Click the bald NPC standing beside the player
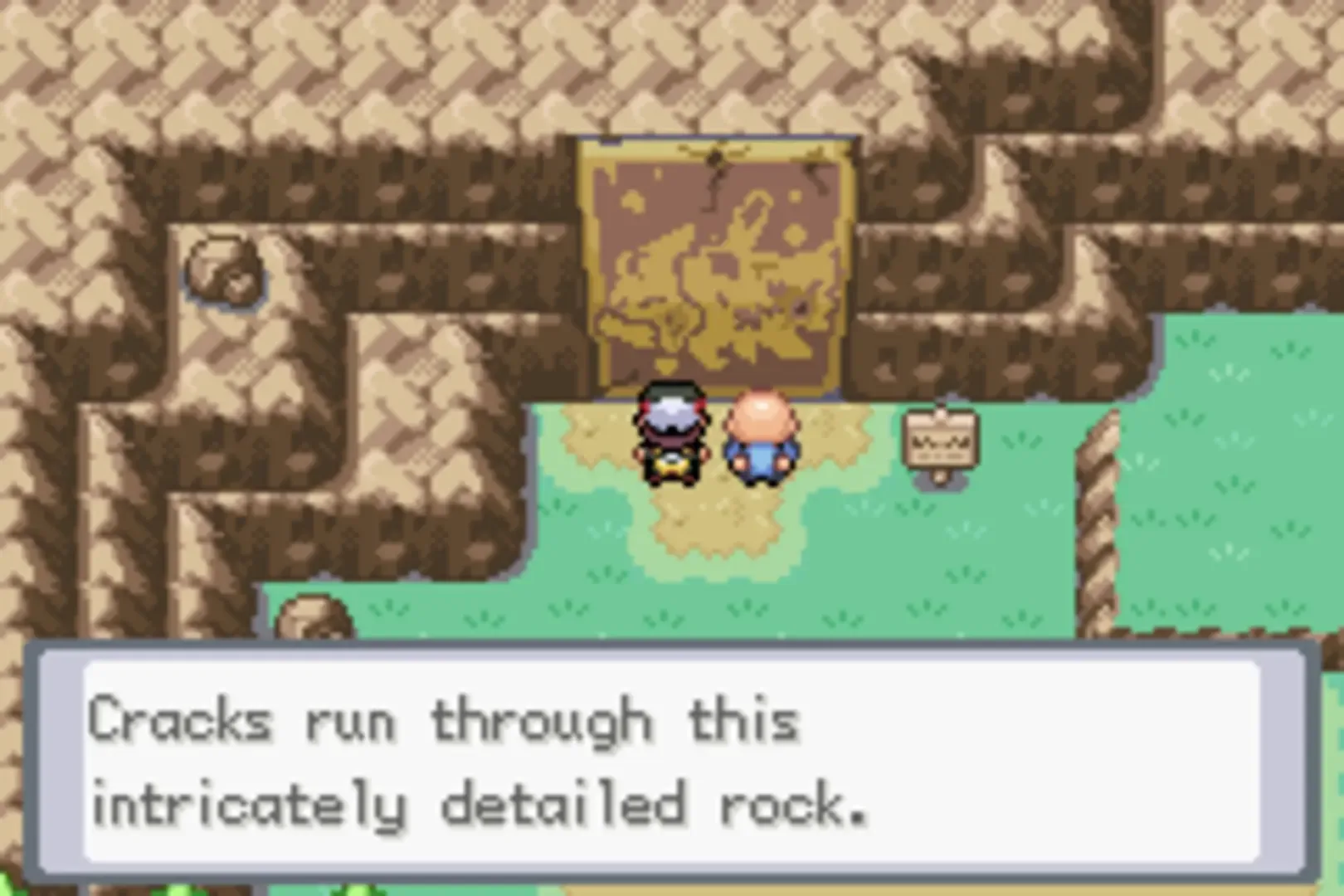Image resolution: width=1344 pixels, height=896 pixels. coord(760,436)
